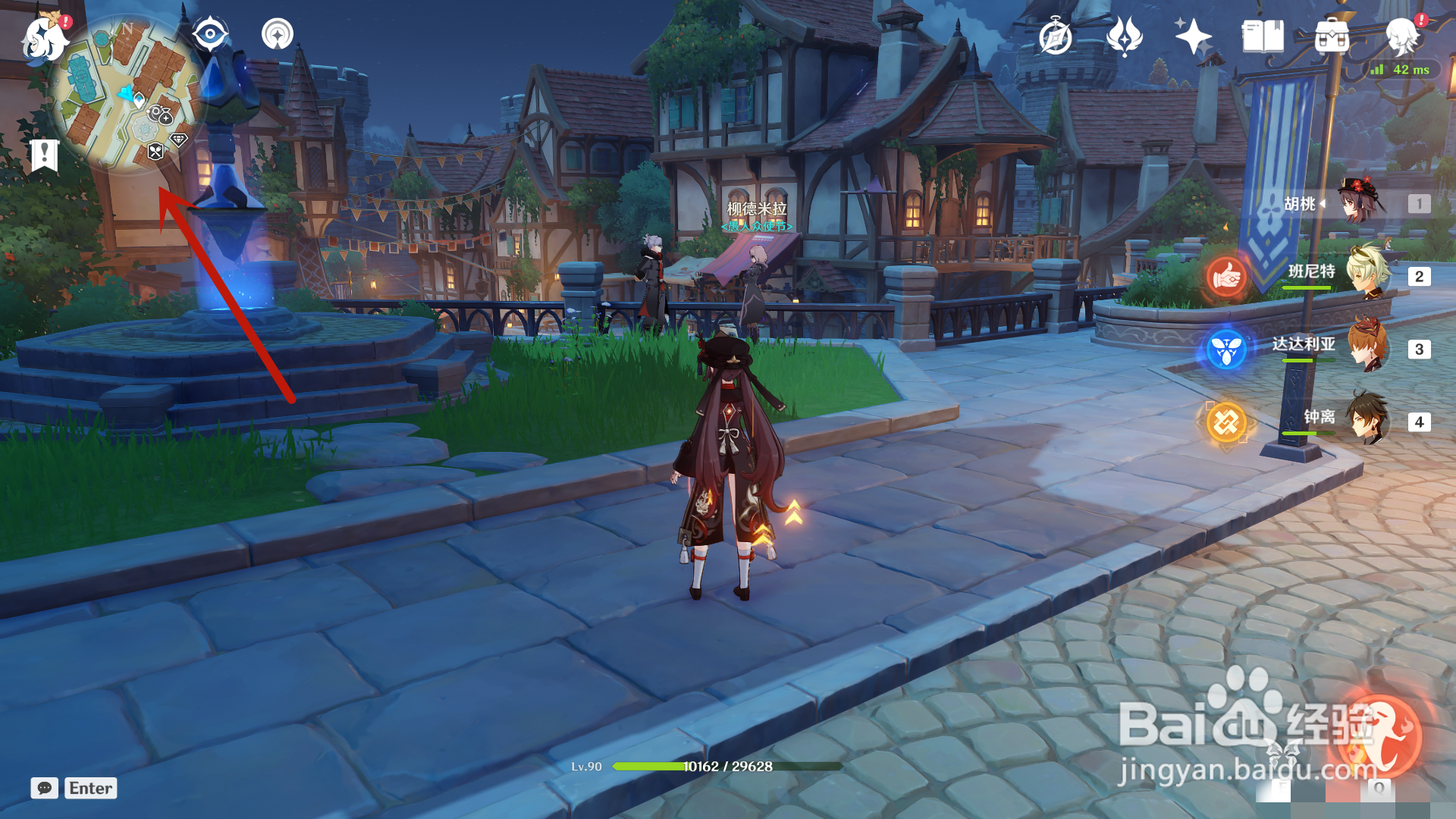Open the backpack inventory
Image resolution: width=1456 pixels, height=819 pixels.
point(1332,36)
